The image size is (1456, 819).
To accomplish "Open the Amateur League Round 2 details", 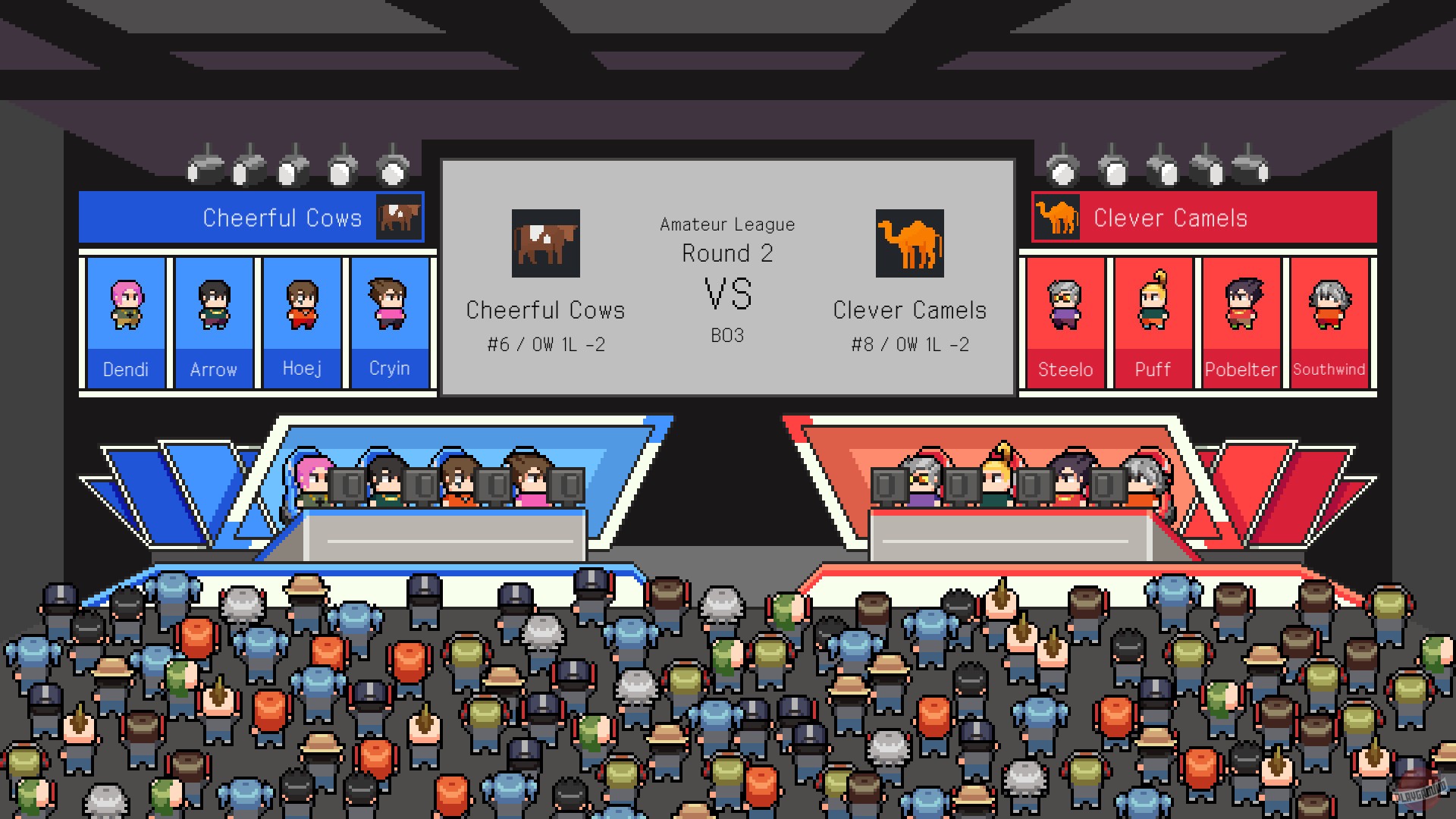I will [x=727, y=239].
